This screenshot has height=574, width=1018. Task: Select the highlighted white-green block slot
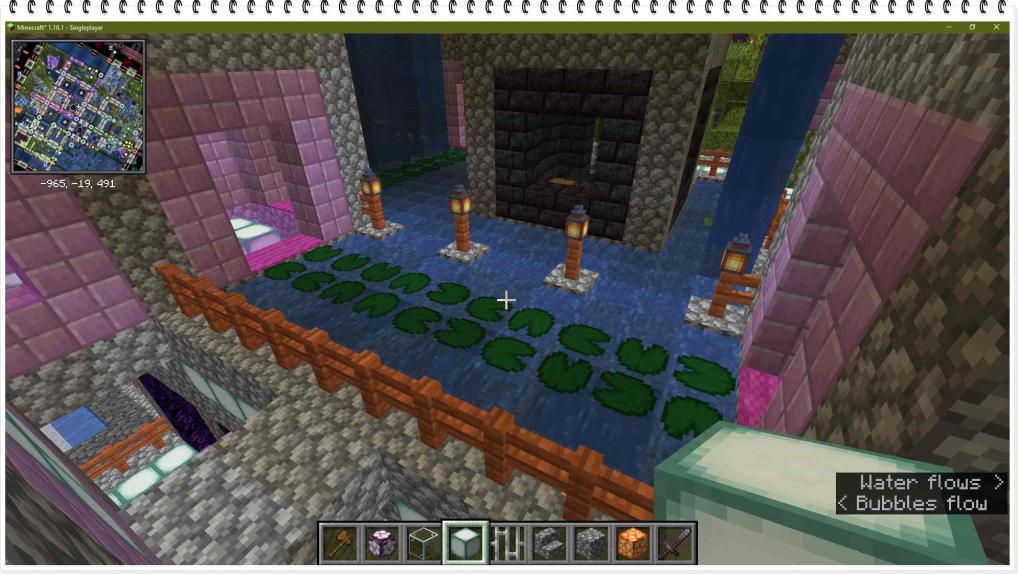click(x=466, y=543)
